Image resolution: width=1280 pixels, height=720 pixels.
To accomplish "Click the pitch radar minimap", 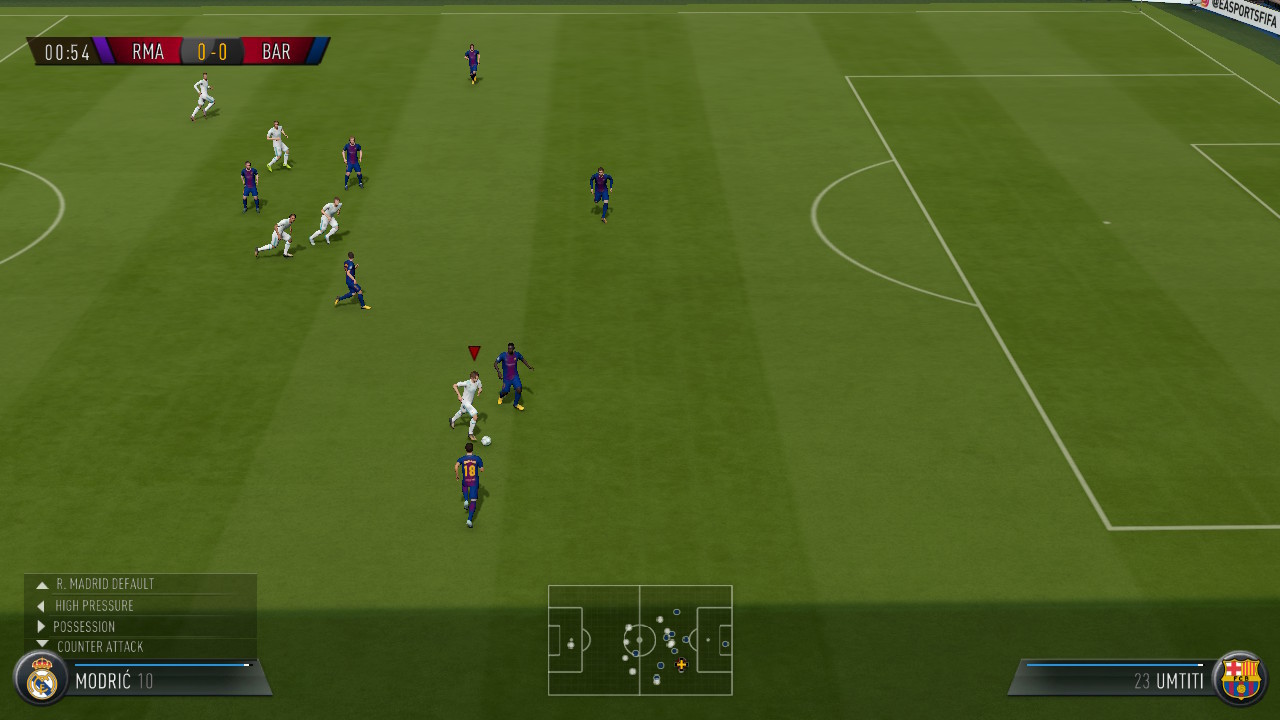I will 640,640.
